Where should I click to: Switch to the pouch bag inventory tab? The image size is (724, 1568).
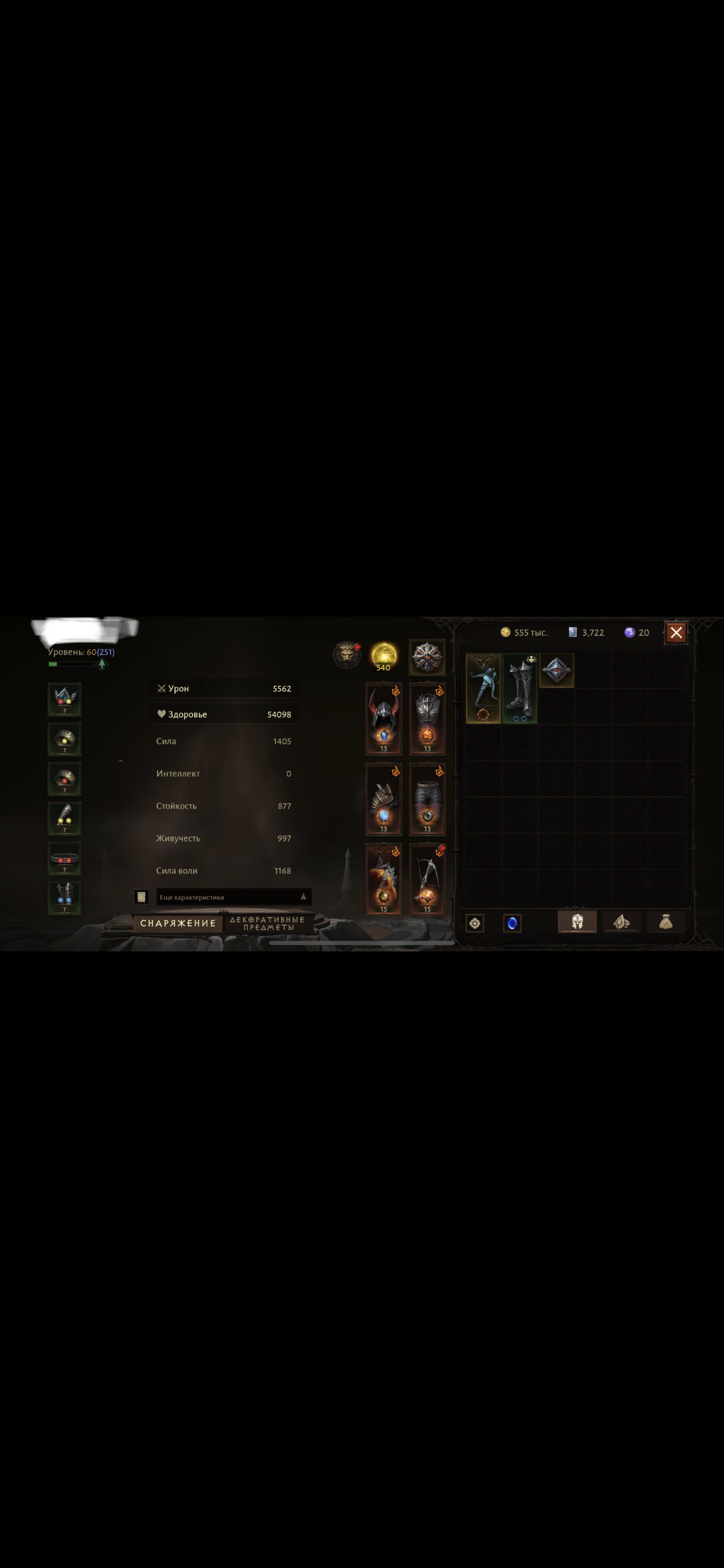point(666,922)
